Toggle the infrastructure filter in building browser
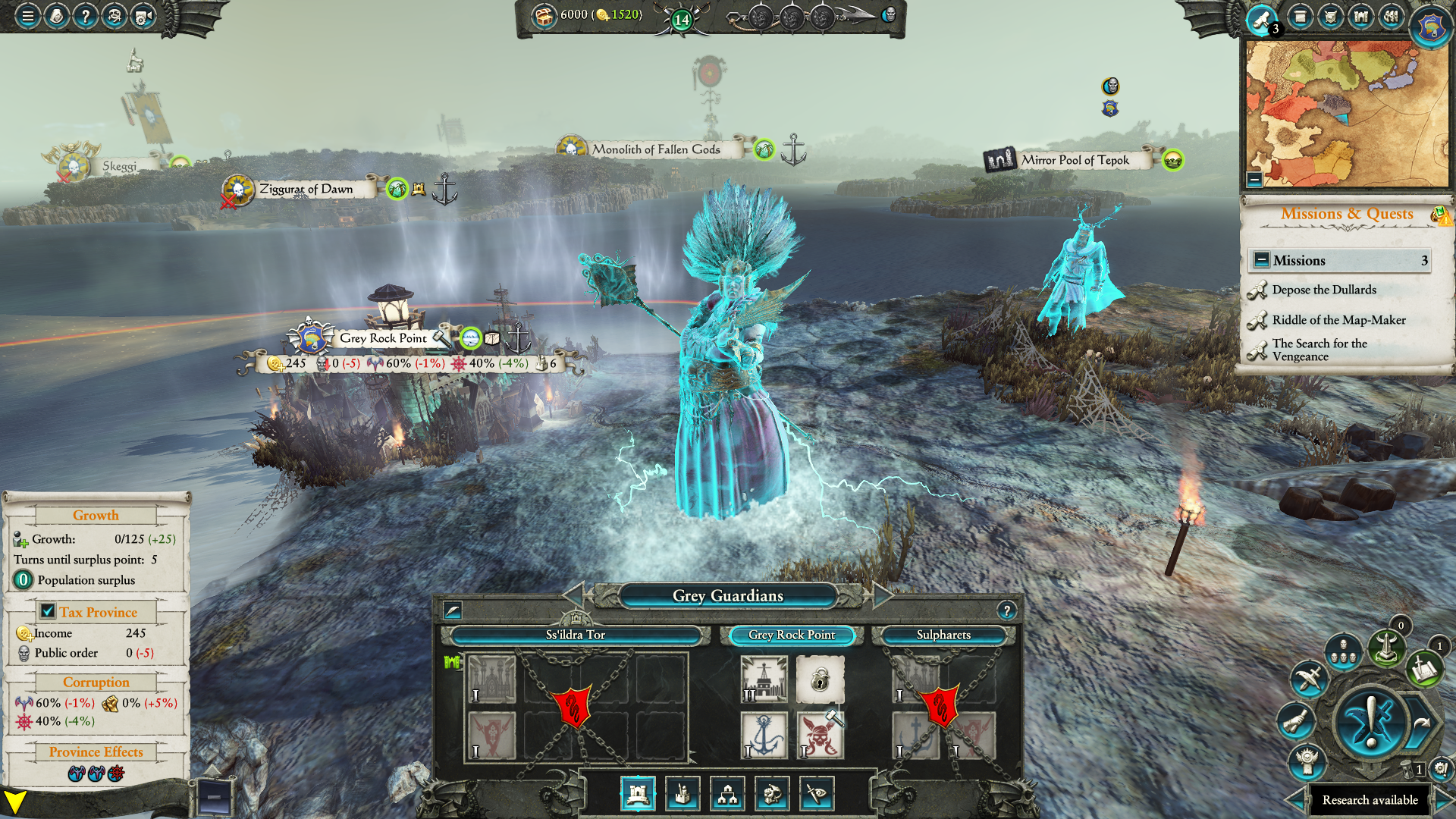This screenshot has height=819, width=1456. (x=728, y=794)
